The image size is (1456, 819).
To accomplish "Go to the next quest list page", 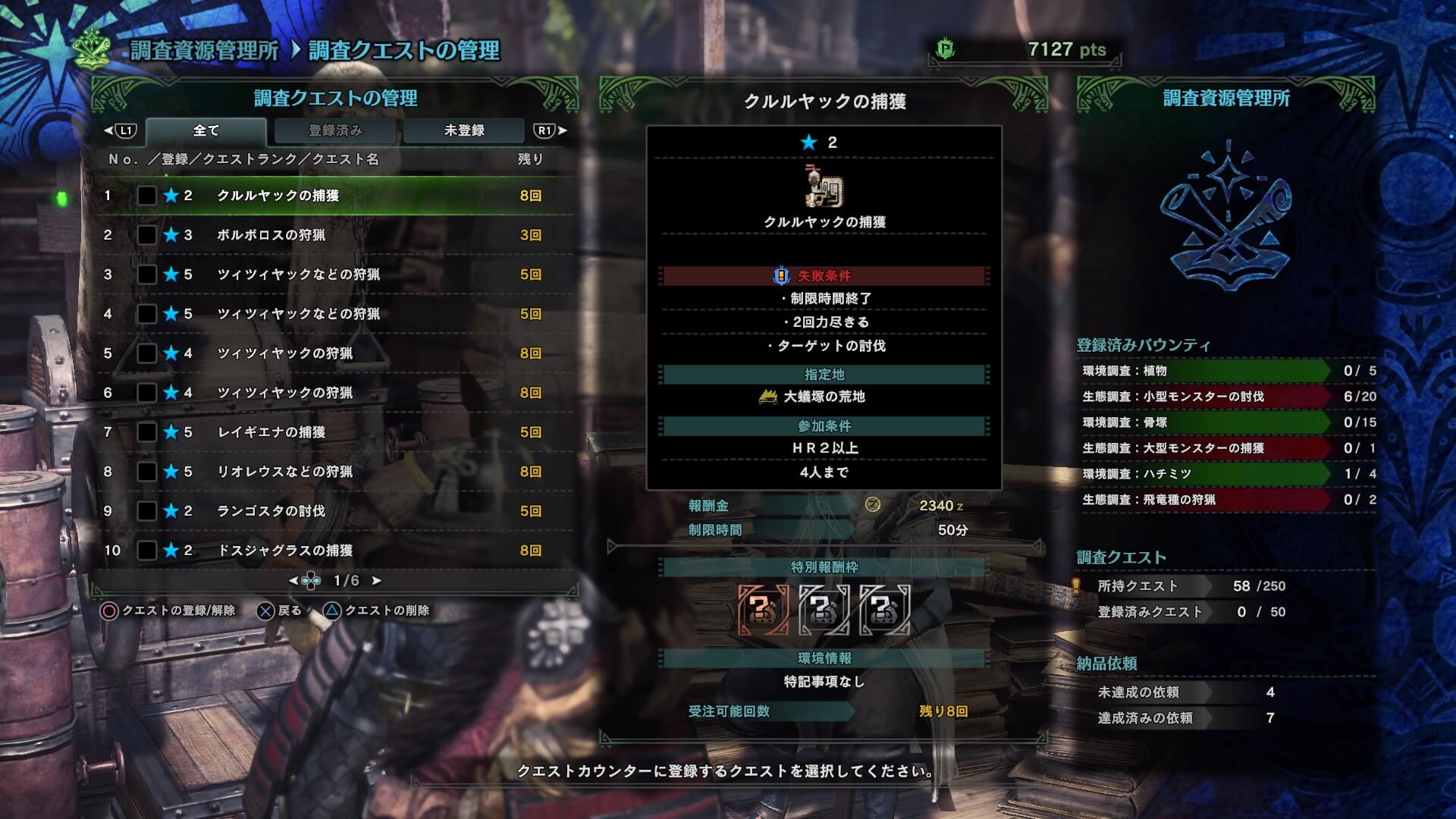I will 376,581.
